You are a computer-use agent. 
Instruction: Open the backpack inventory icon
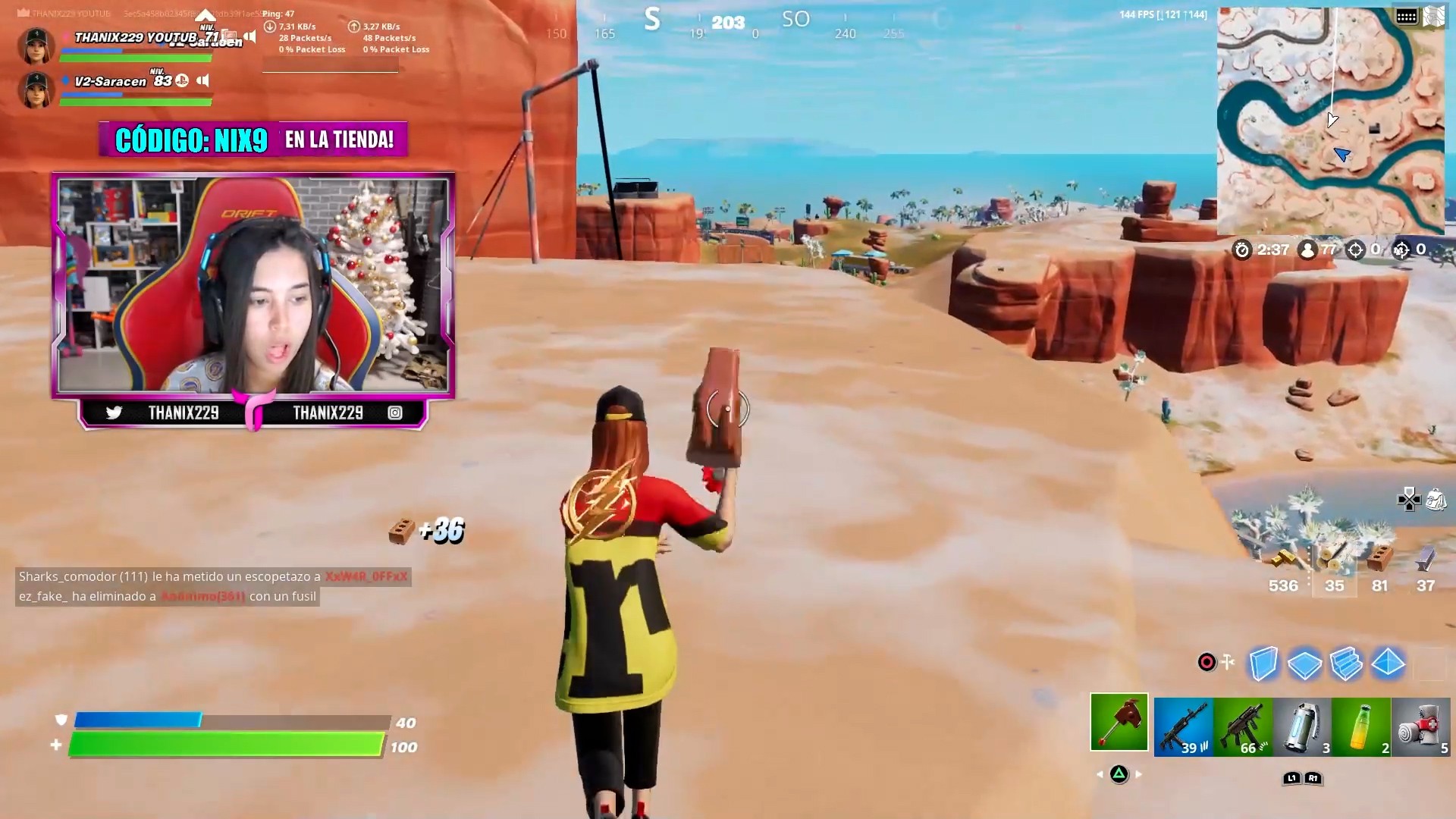click(x=1436, y=500)
